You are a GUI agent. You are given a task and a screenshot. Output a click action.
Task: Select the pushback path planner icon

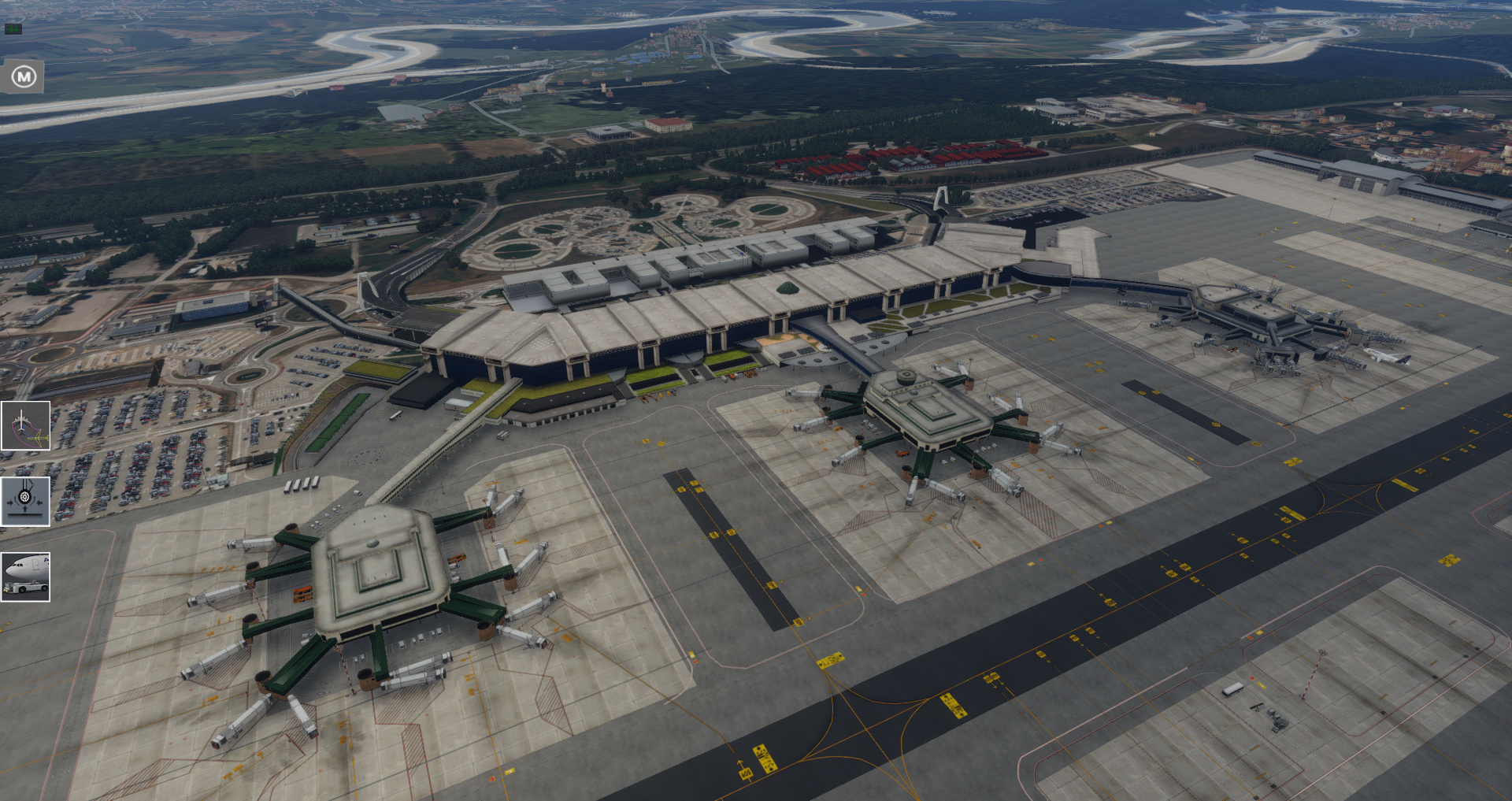click(25, 426)
